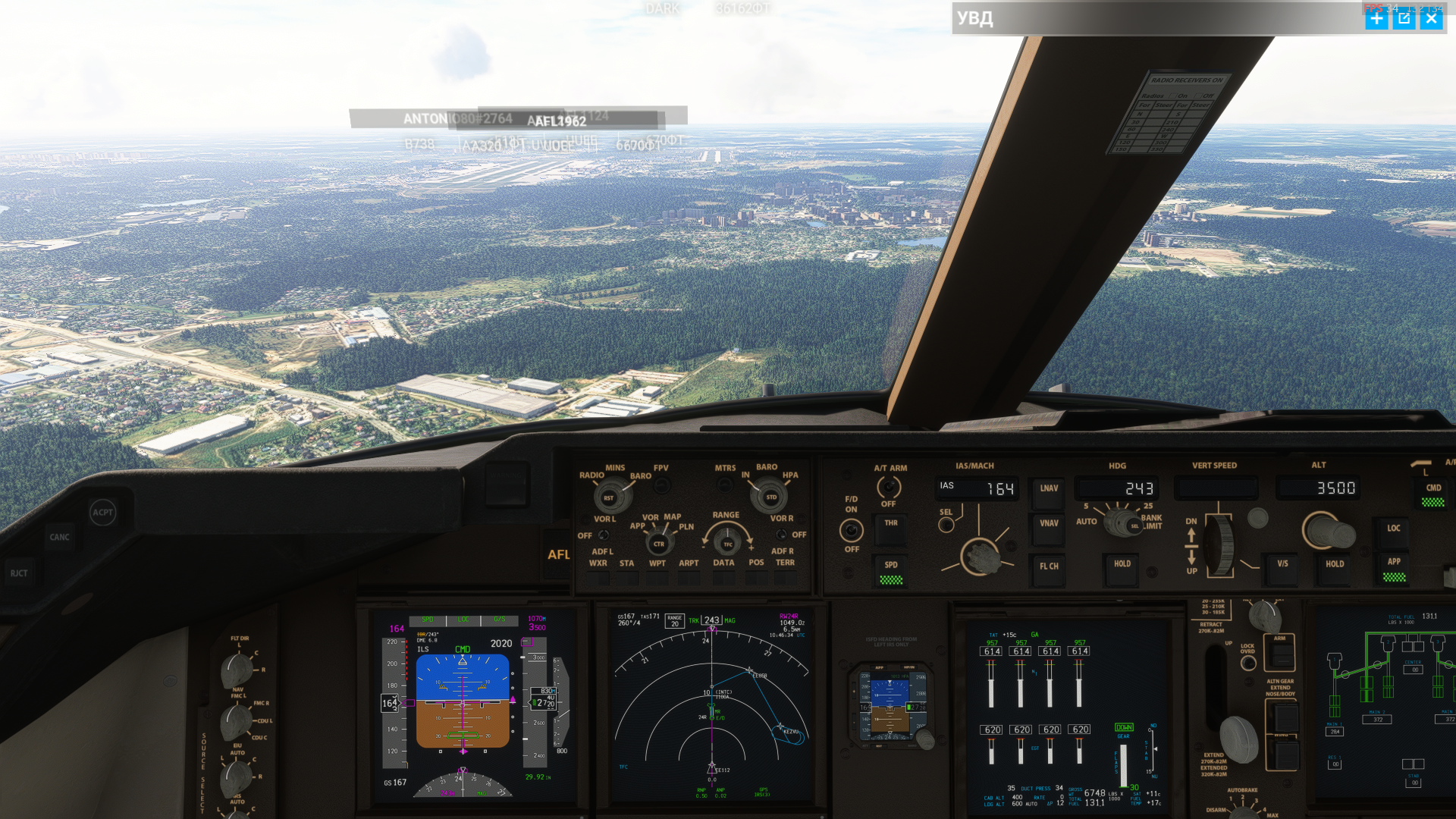The width and height of the screenshot is (1456, 819).
Task: Engage heading HOLD under the HDG display
Action: (1122, 565)
